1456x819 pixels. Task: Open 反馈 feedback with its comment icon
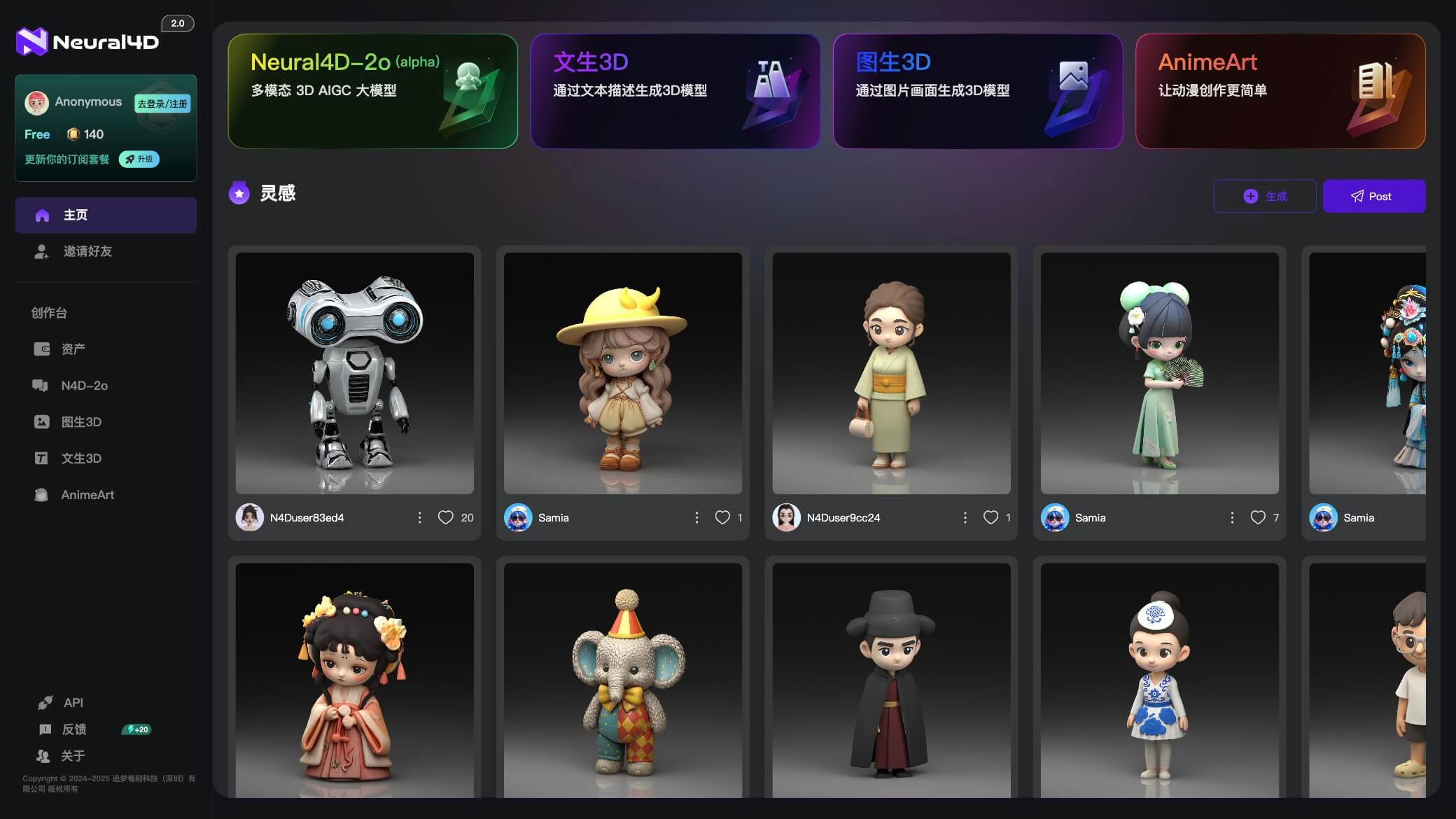click(x=44, y=729)
